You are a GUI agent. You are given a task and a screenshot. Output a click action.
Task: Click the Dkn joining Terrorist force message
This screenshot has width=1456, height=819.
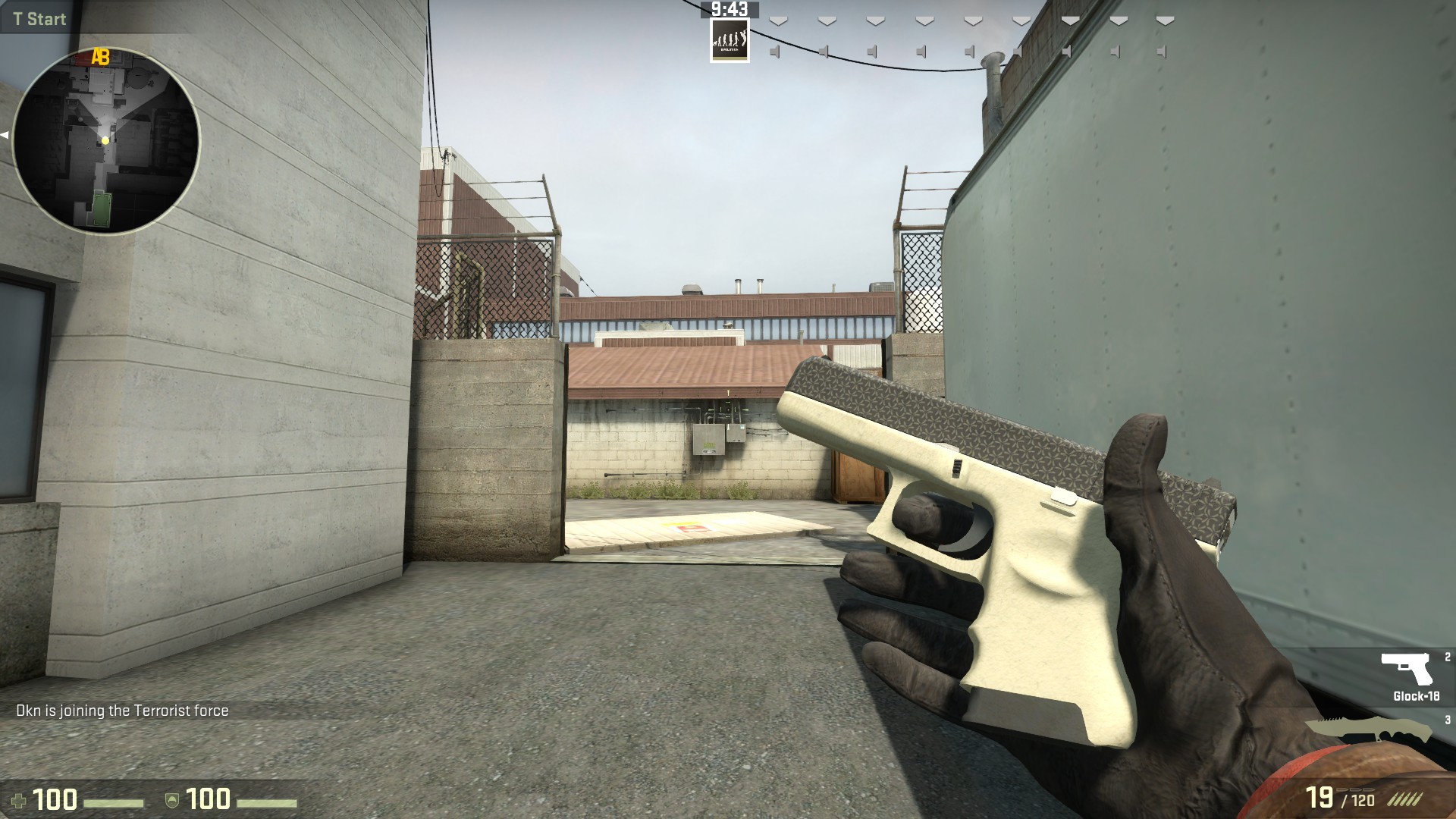point(121,711)
